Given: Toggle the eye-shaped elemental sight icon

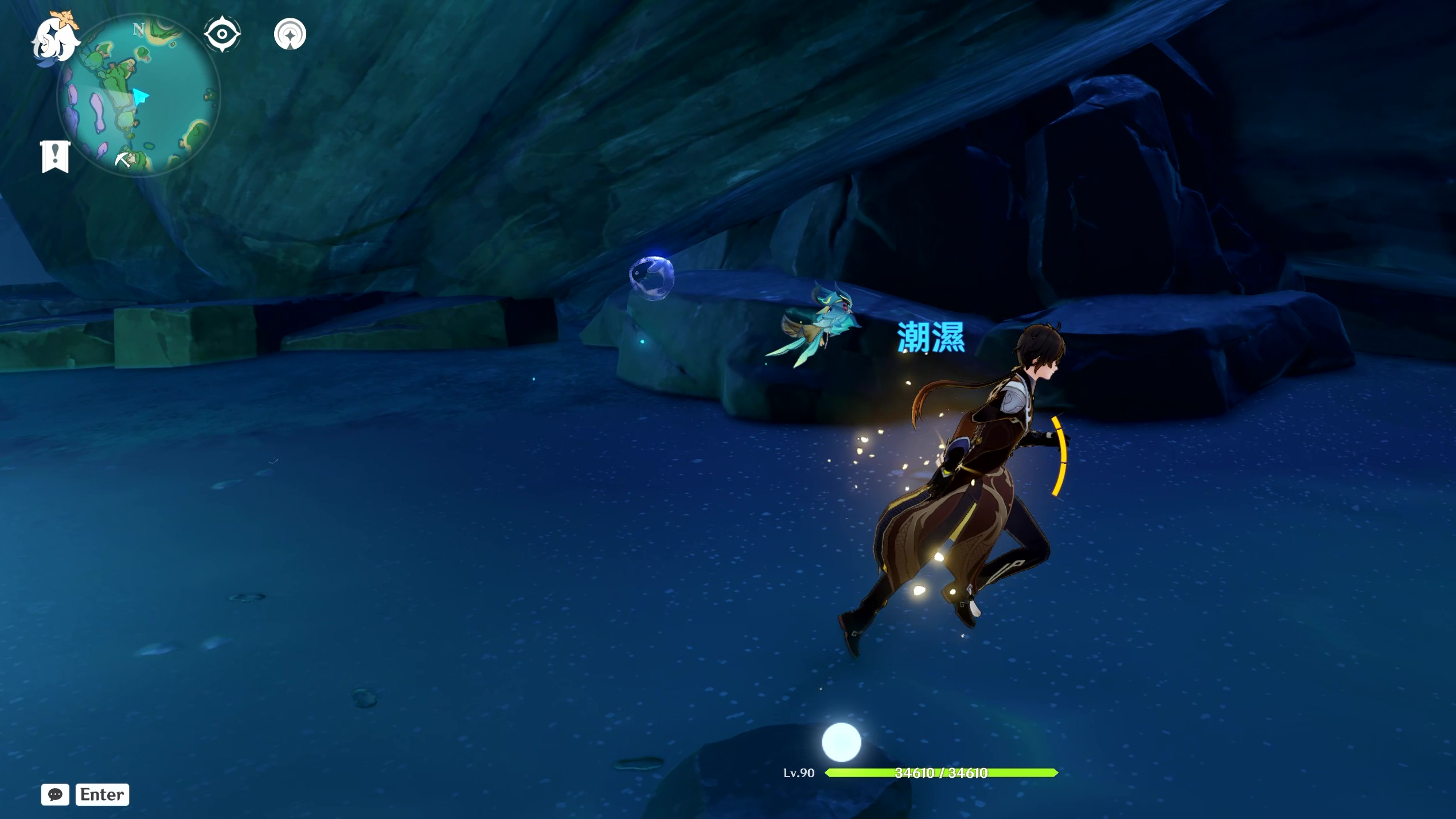Looking at the screenshot, I should pyautogui.click(x=222, y=34).
